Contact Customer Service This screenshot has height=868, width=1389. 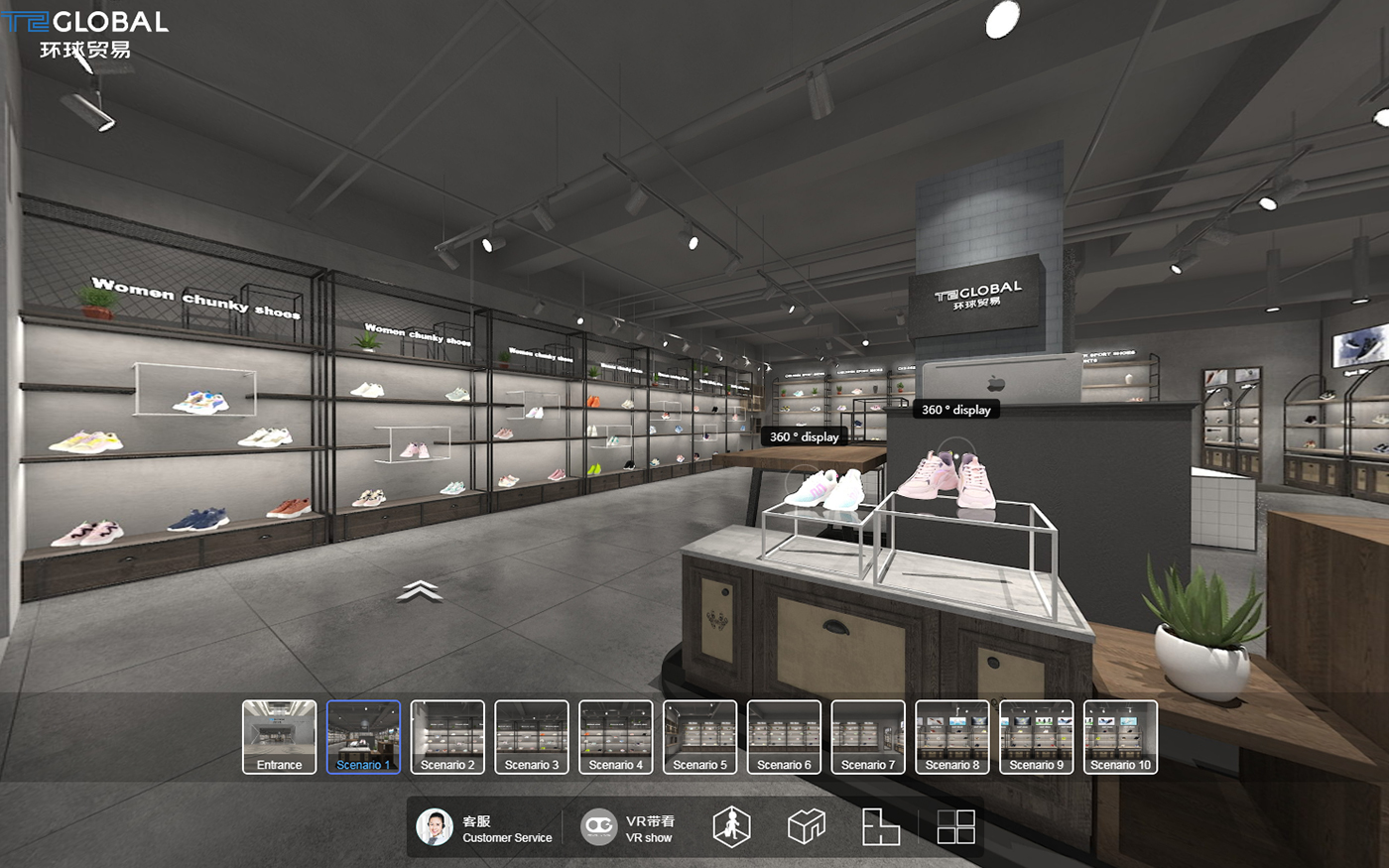[484, 827]
